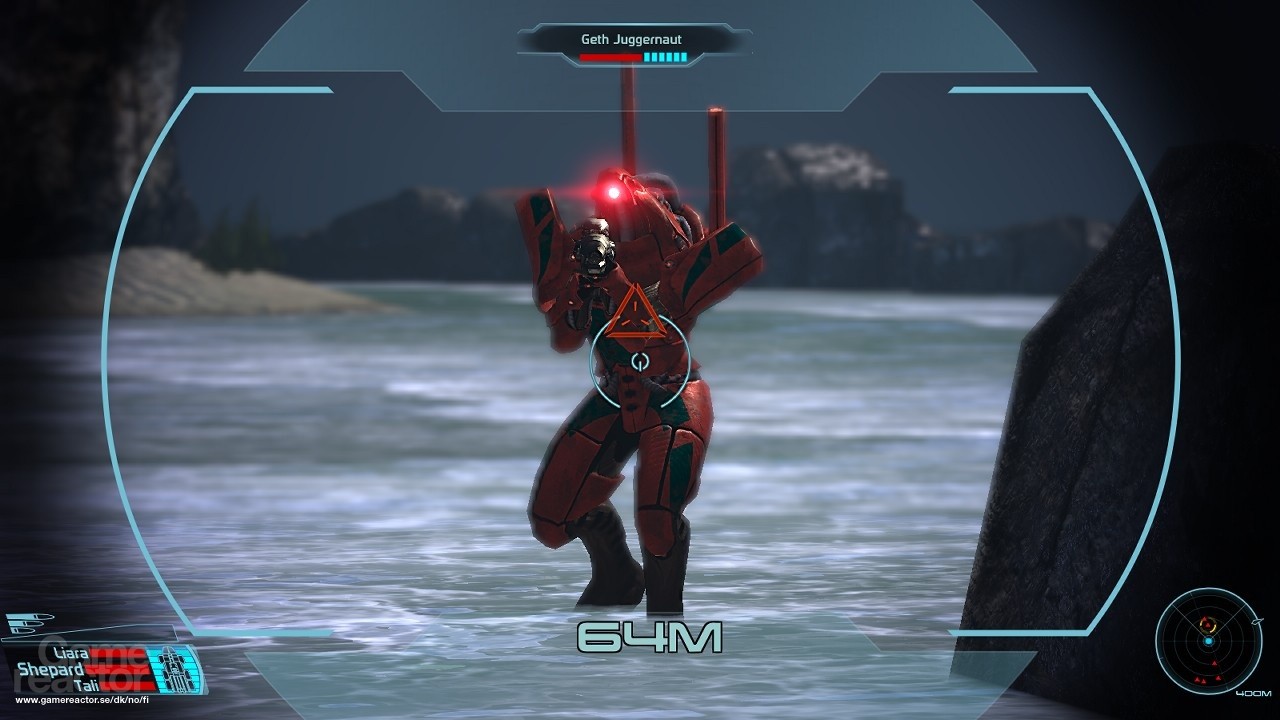The width and height of the screenshot is (1280, 720).
Task: Expand the squad status panel
Action: coord(100,668)
